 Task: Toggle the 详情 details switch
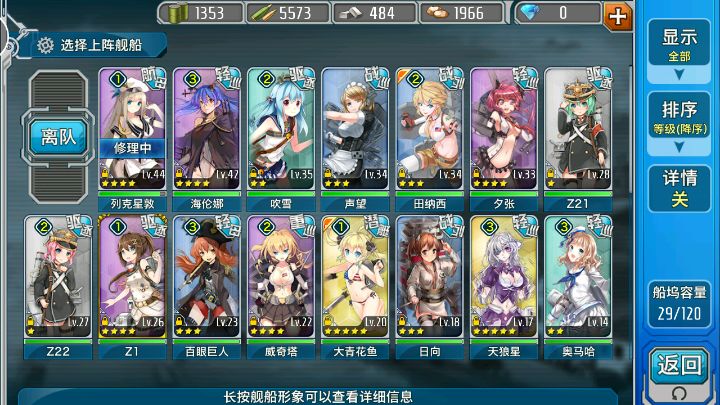click(680, 189)
